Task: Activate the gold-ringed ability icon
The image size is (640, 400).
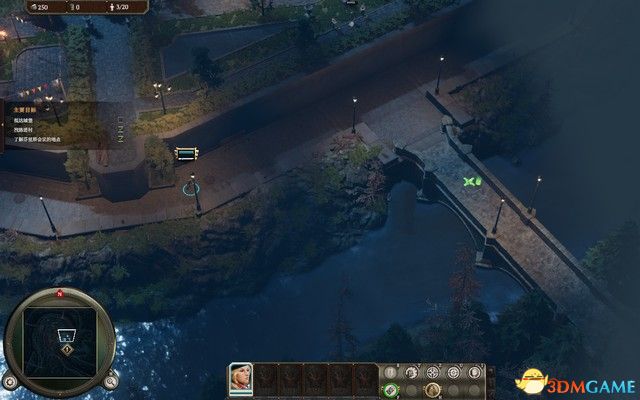Action: click(432, 390)
